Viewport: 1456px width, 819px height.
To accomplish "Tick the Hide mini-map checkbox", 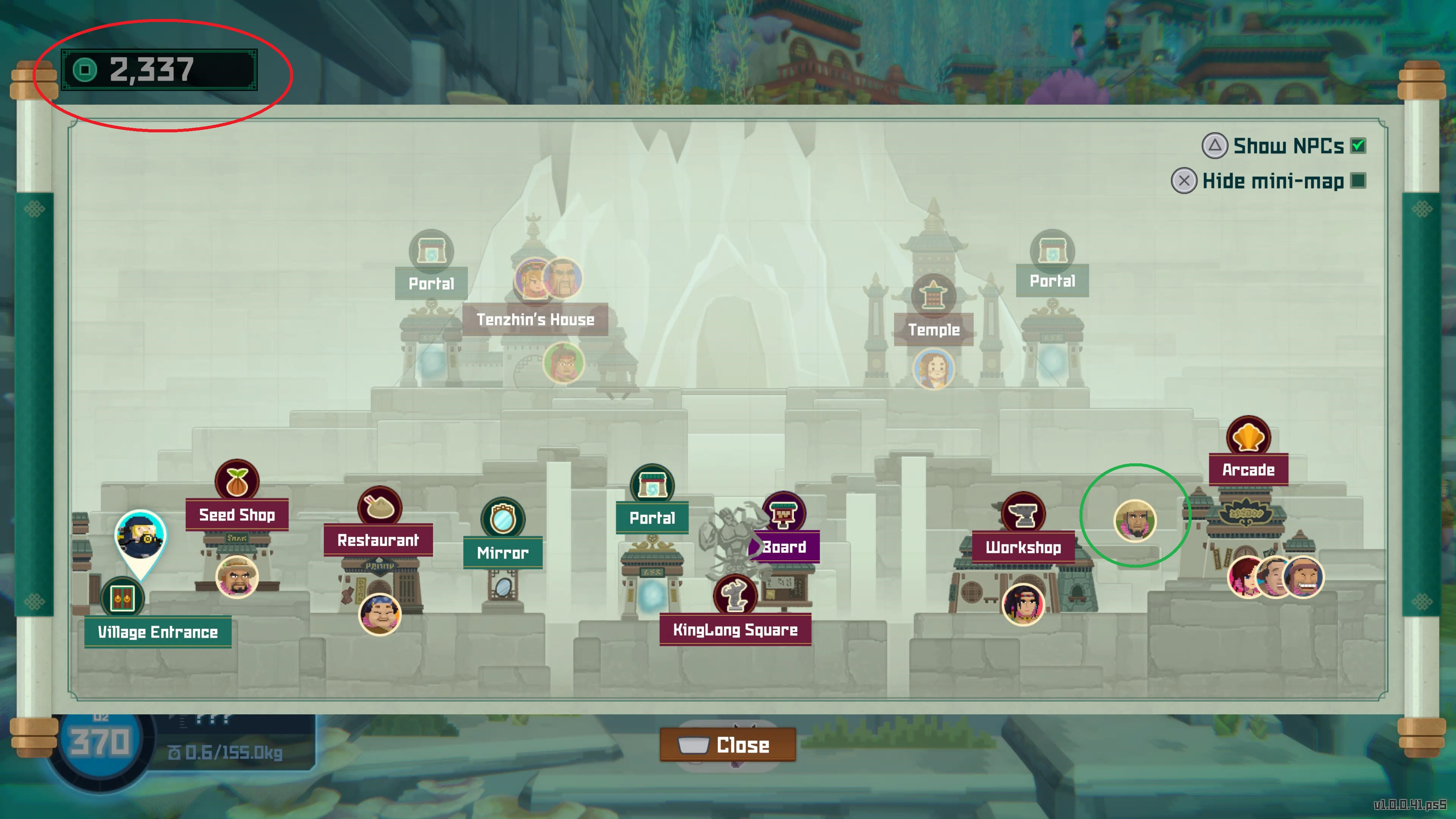I will click(1358, 181).
